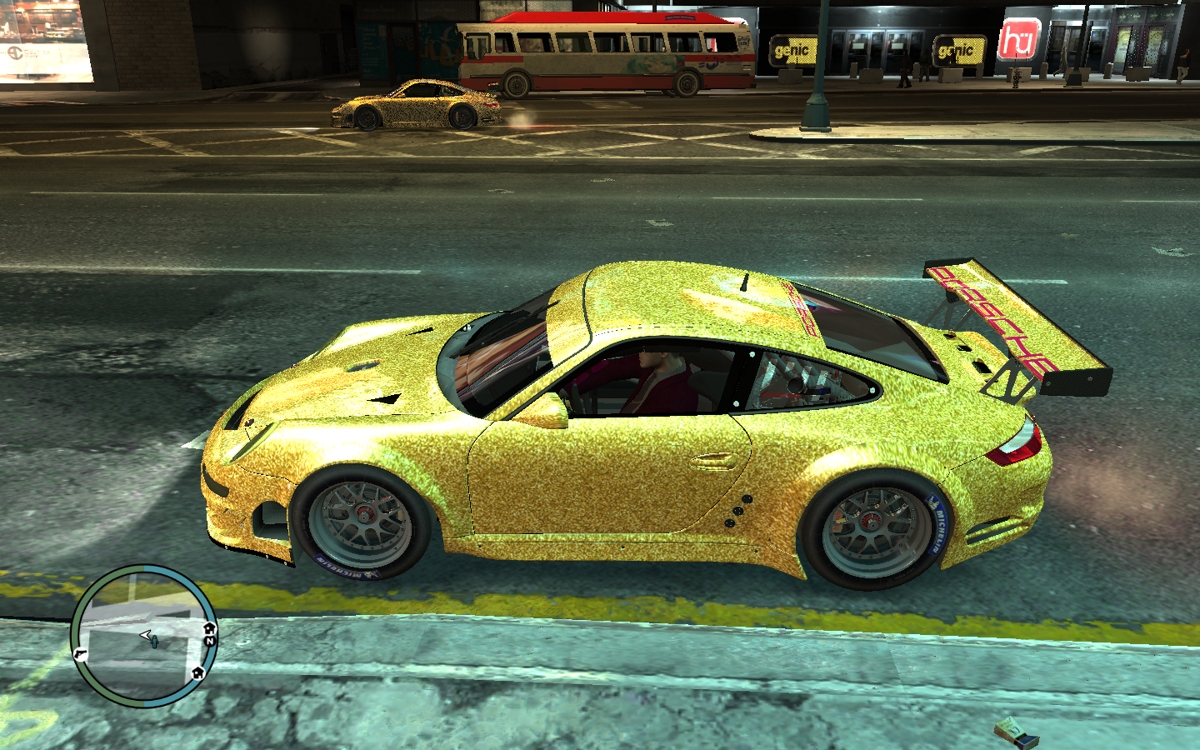
Task: Select the safehouse blip touching the N marker
Action: pos(208,629)
